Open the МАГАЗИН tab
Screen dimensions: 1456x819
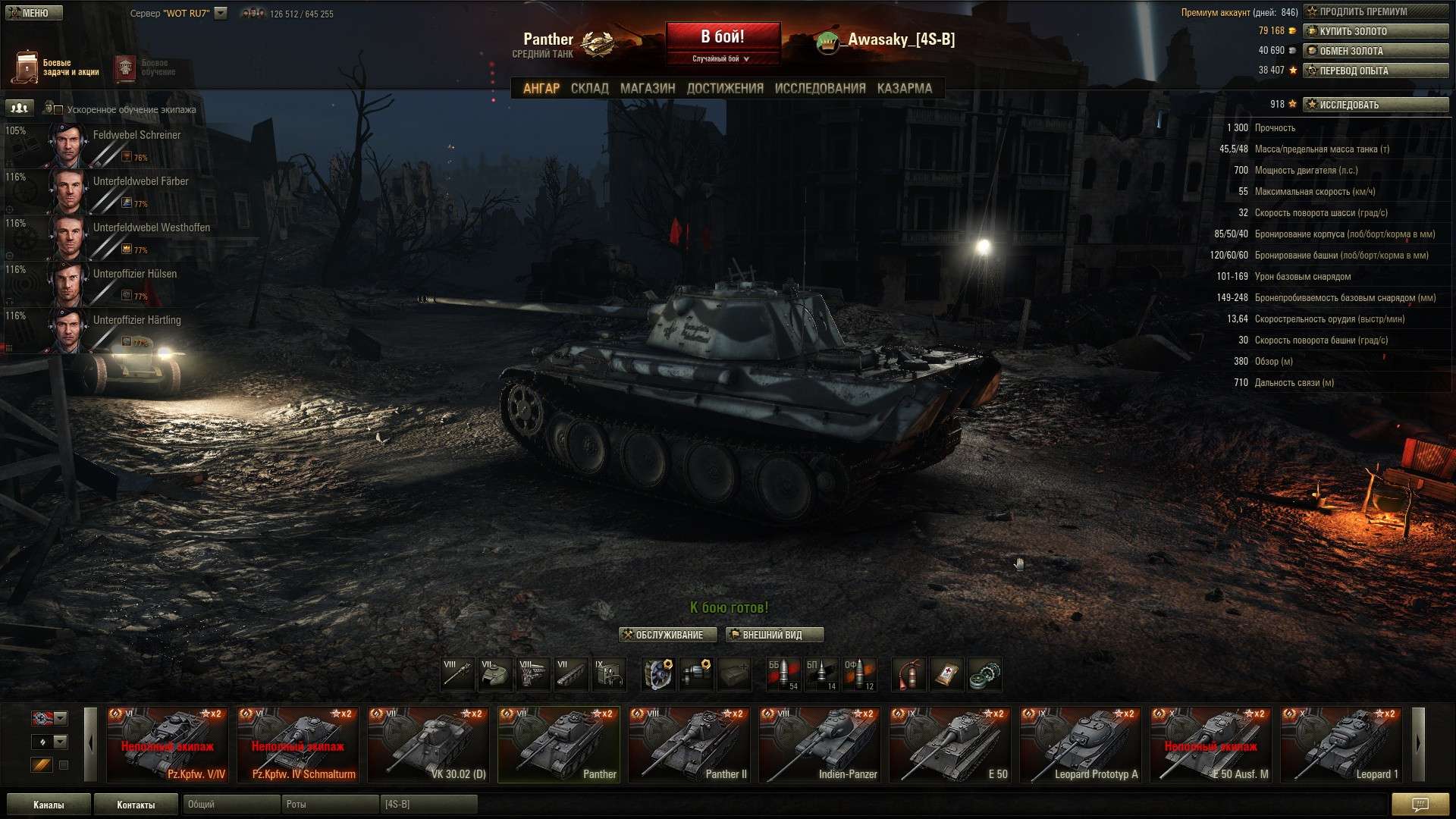(648, 89)
